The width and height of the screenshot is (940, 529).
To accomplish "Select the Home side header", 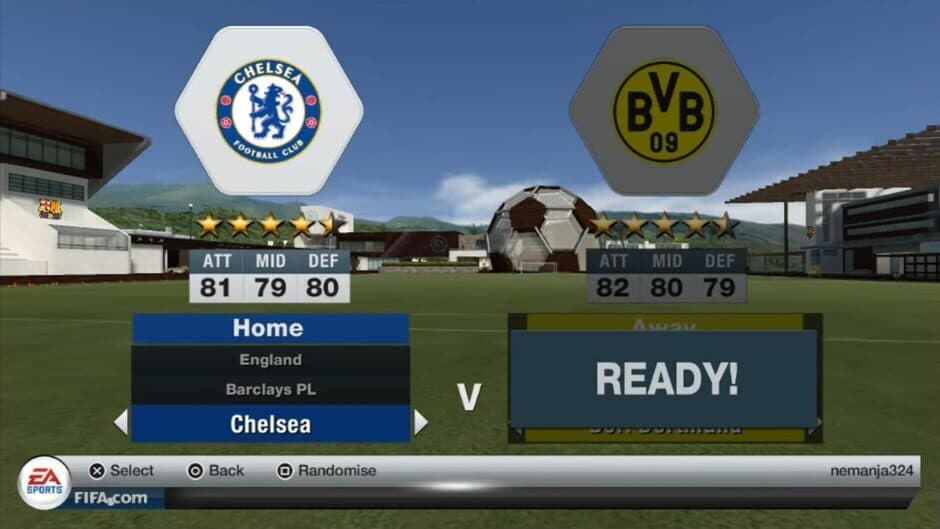I will pos(269,328).
